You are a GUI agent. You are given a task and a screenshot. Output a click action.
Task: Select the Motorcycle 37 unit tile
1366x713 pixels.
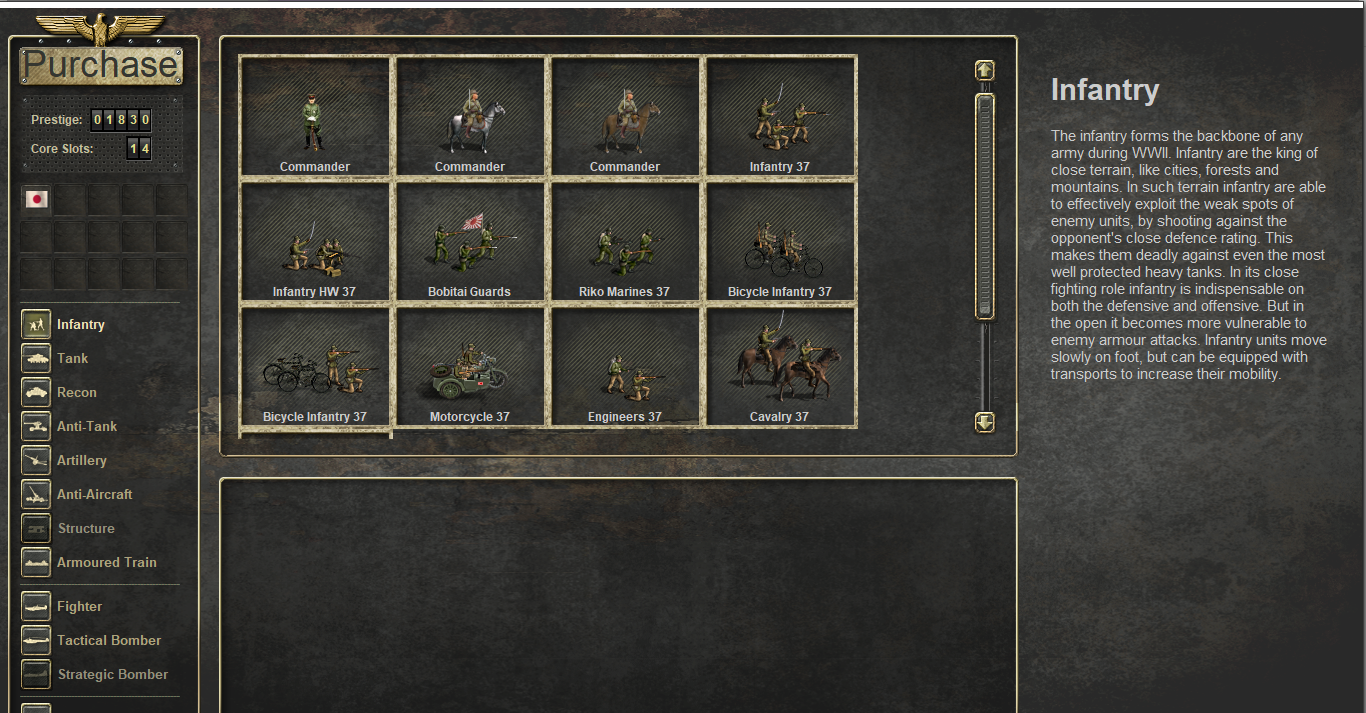[470, 368]
